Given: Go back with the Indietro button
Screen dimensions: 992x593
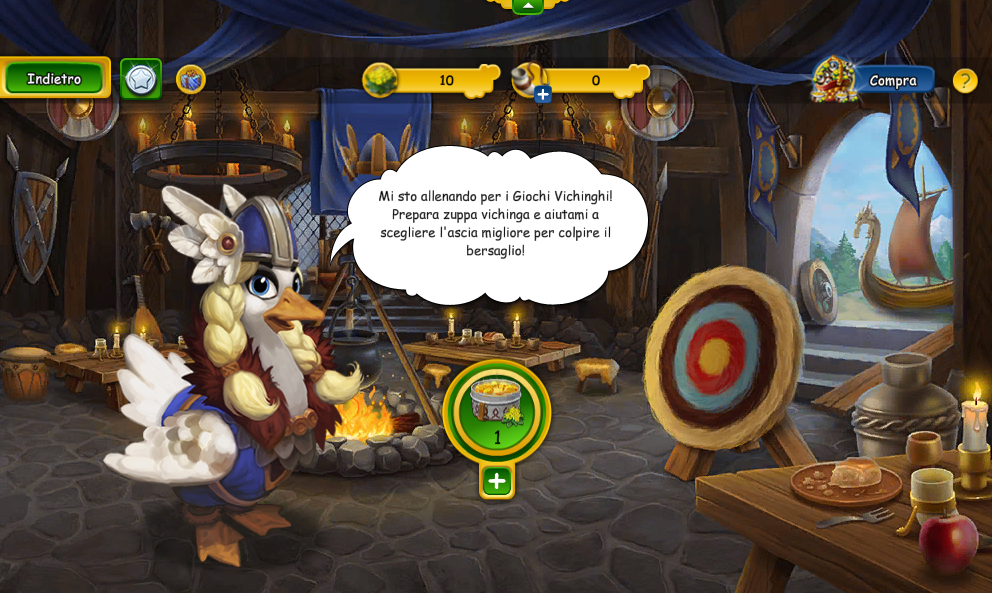Looking at the screenshot, I should point(55,78).
